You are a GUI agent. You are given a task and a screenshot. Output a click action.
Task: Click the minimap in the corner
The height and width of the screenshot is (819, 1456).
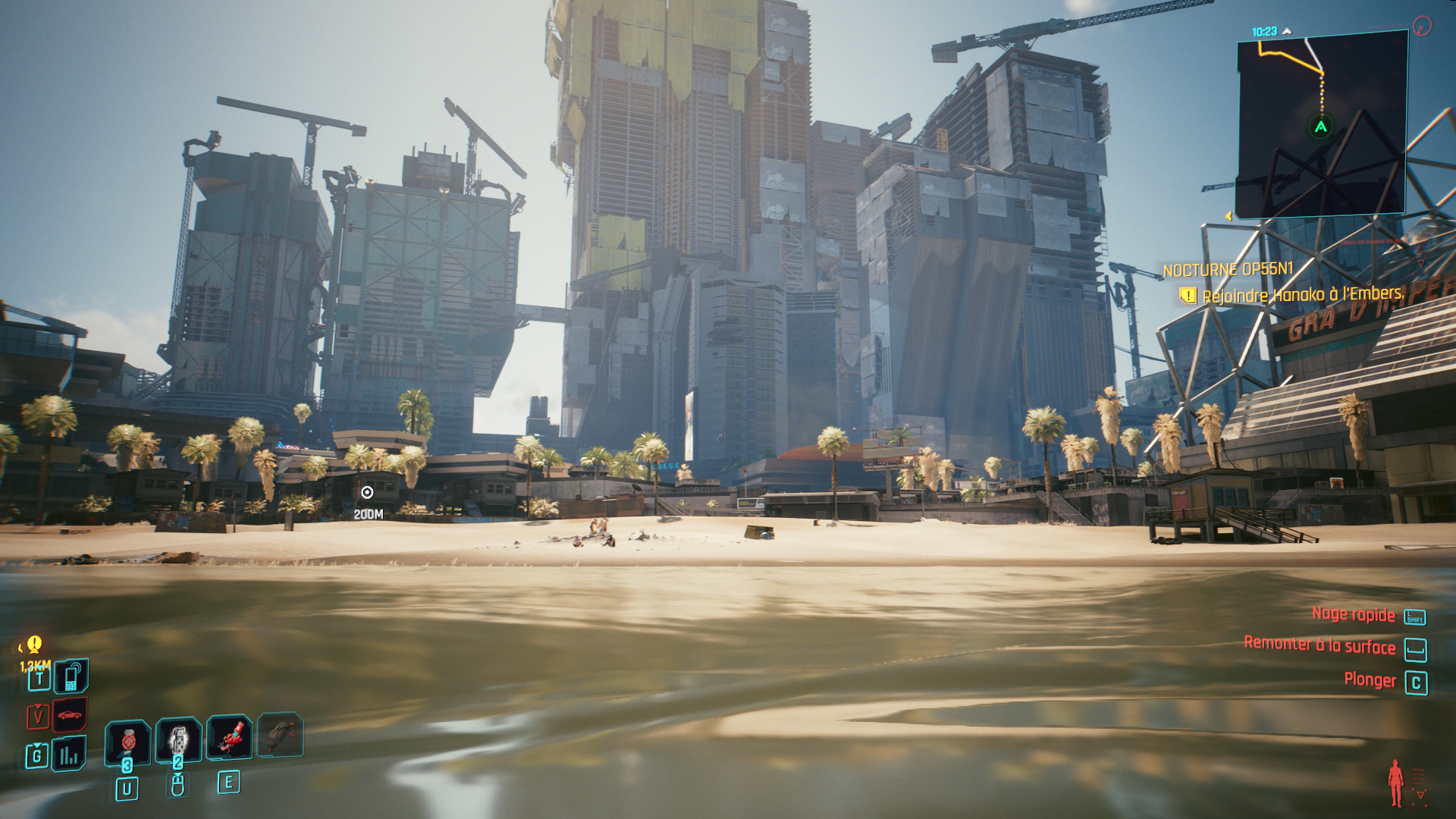tap(1322, 124)
